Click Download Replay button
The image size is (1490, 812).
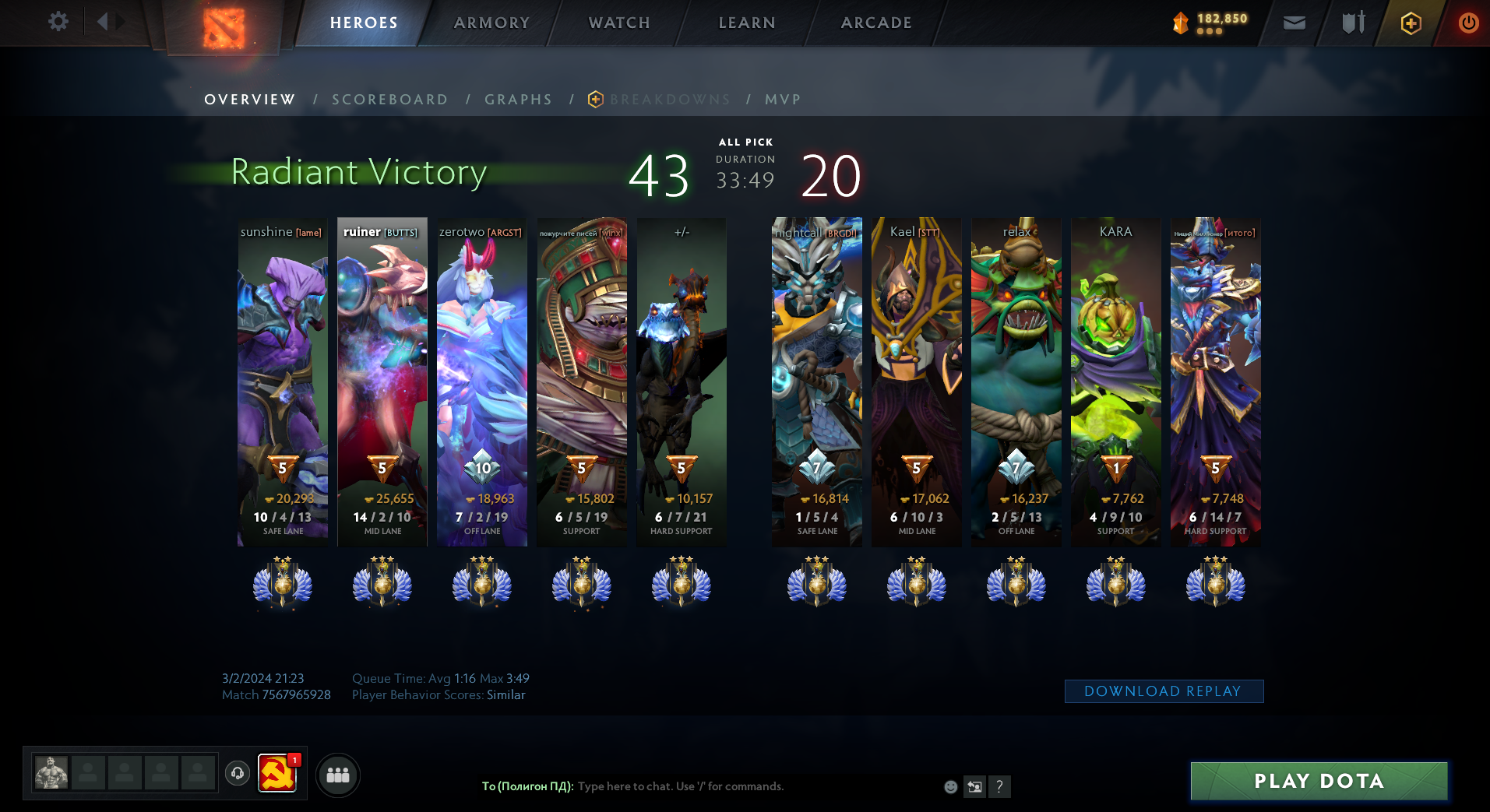tap(1163, 691)
